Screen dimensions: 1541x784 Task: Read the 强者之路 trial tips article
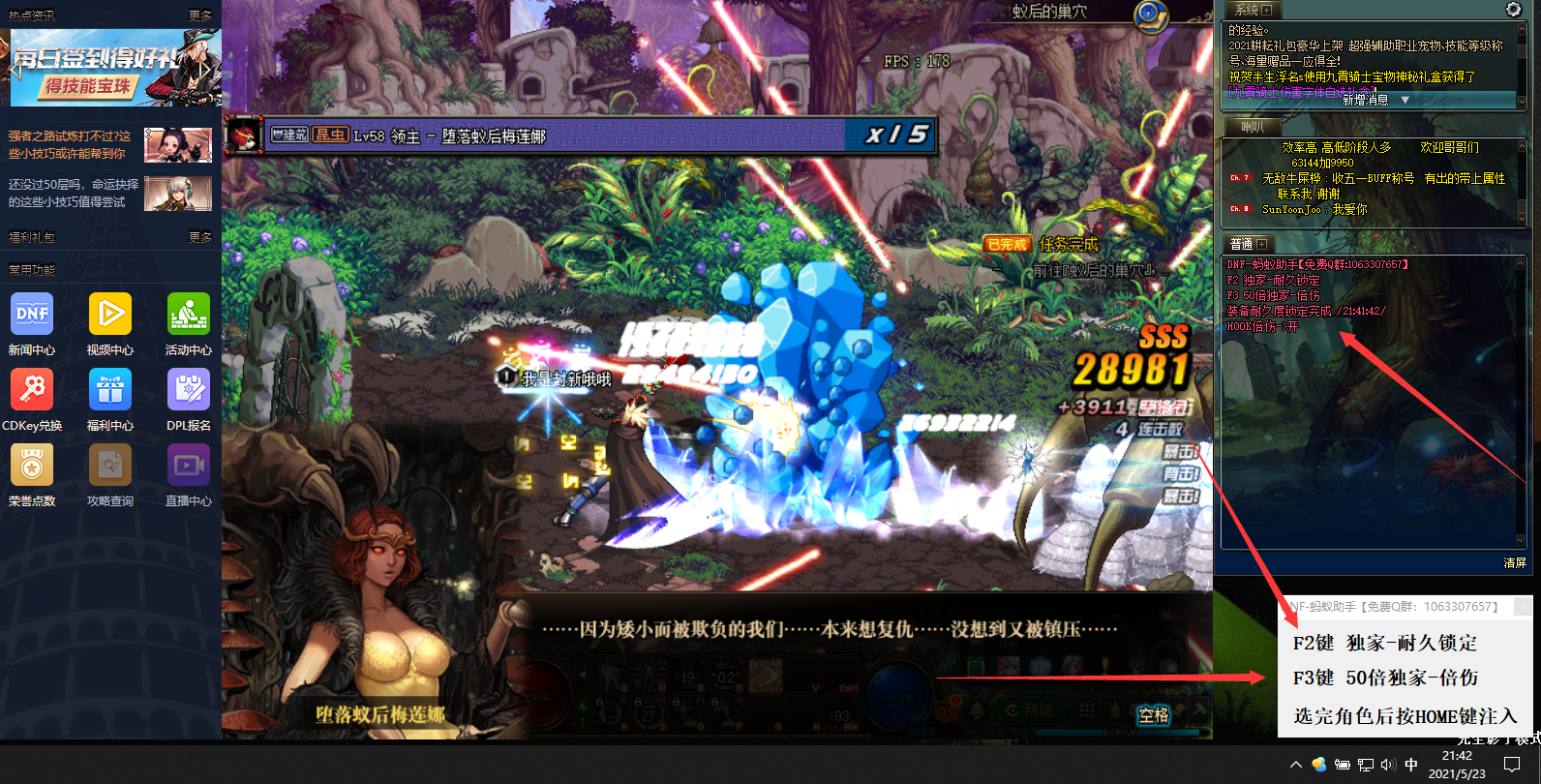[70, 144]
